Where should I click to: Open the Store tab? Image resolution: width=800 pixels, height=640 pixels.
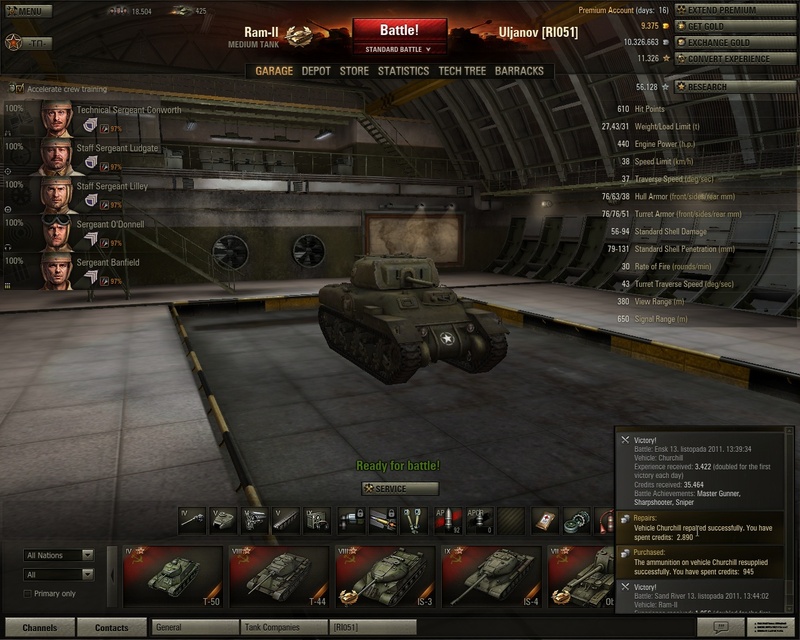coord(354,71)
